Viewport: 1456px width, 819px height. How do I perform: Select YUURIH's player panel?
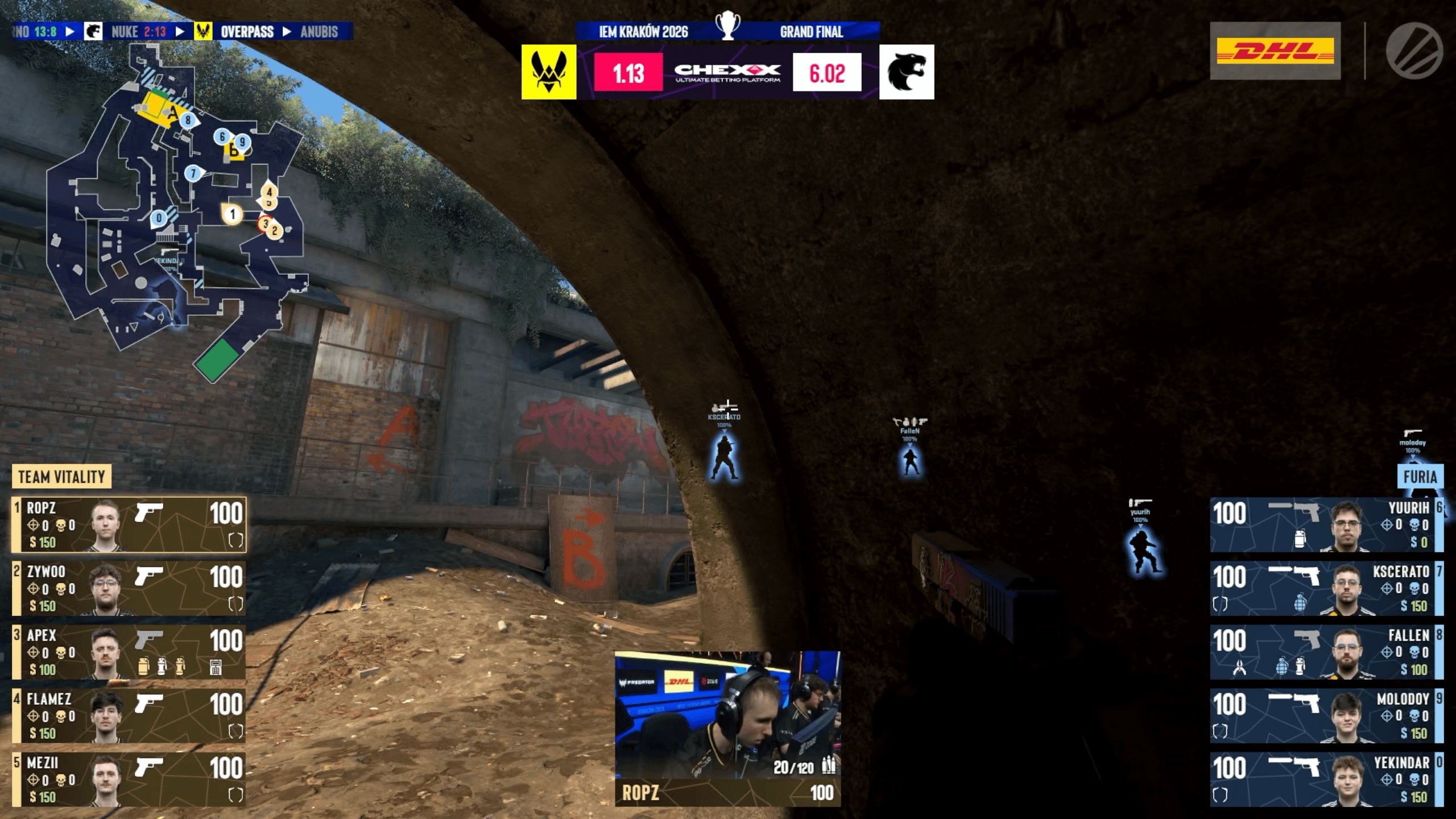1326,524
